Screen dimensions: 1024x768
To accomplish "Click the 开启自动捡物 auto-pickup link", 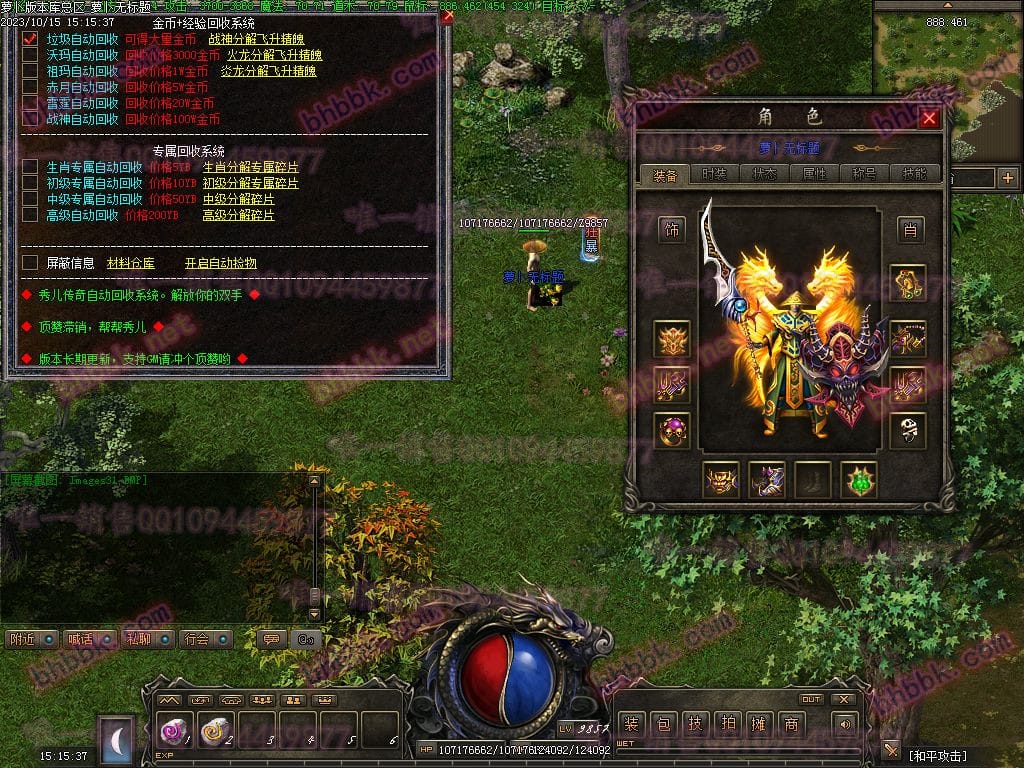I will tap(220, 263).
